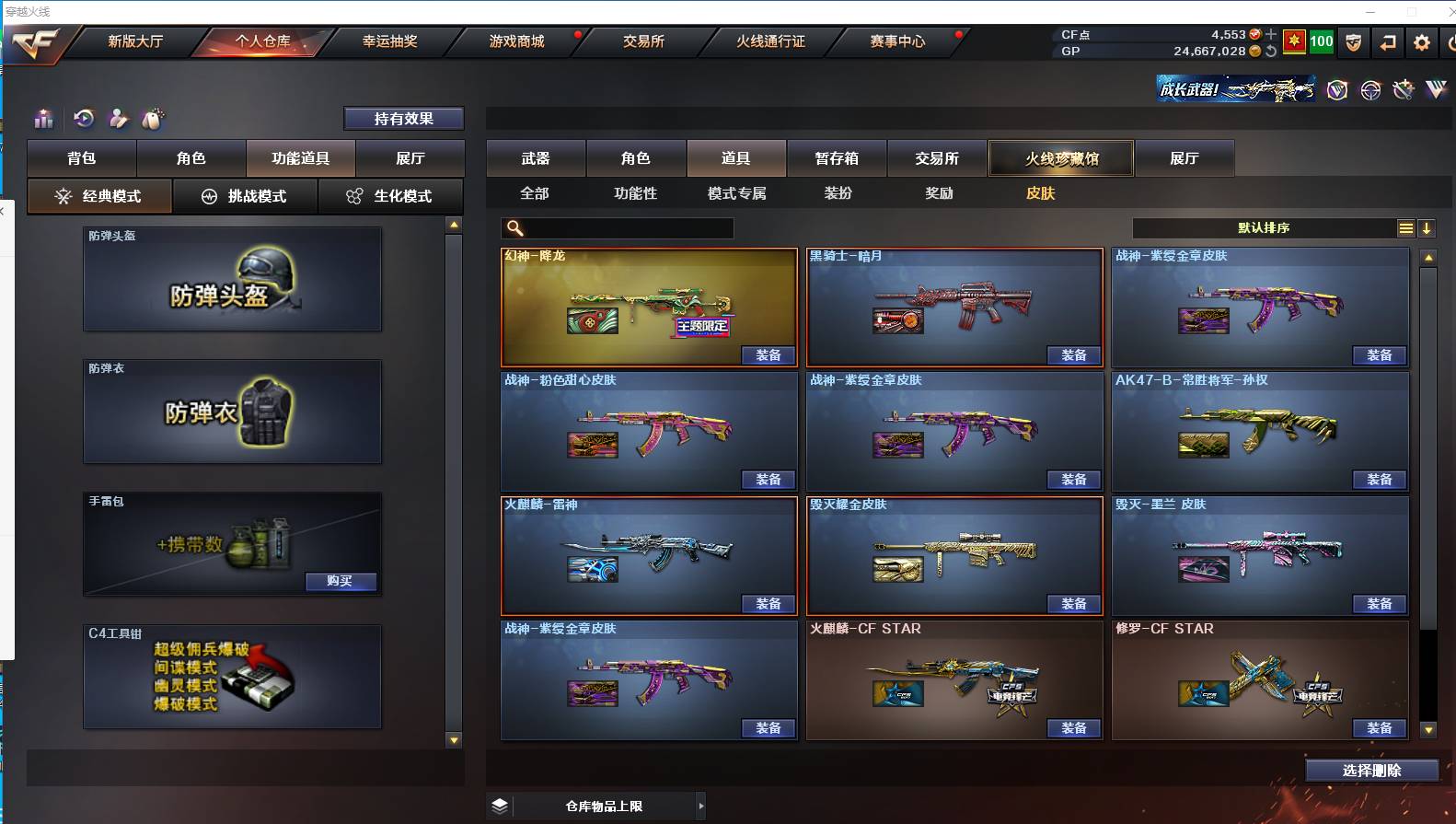Open the 默认排序 sort dropdown

(x=1264, y=227)
